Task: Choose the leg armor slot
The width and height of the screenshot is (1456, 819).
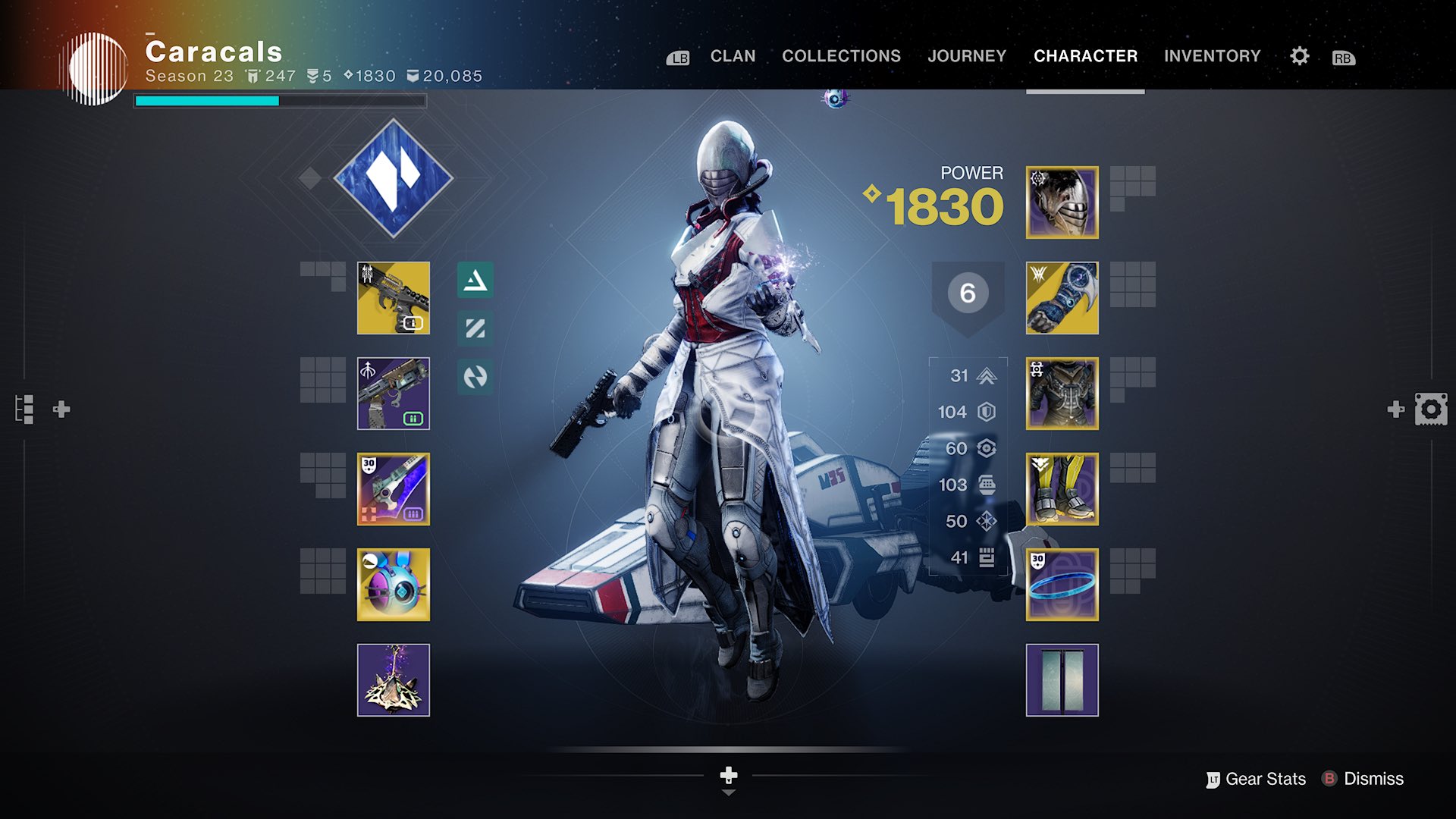Action: pos(1062,489)
